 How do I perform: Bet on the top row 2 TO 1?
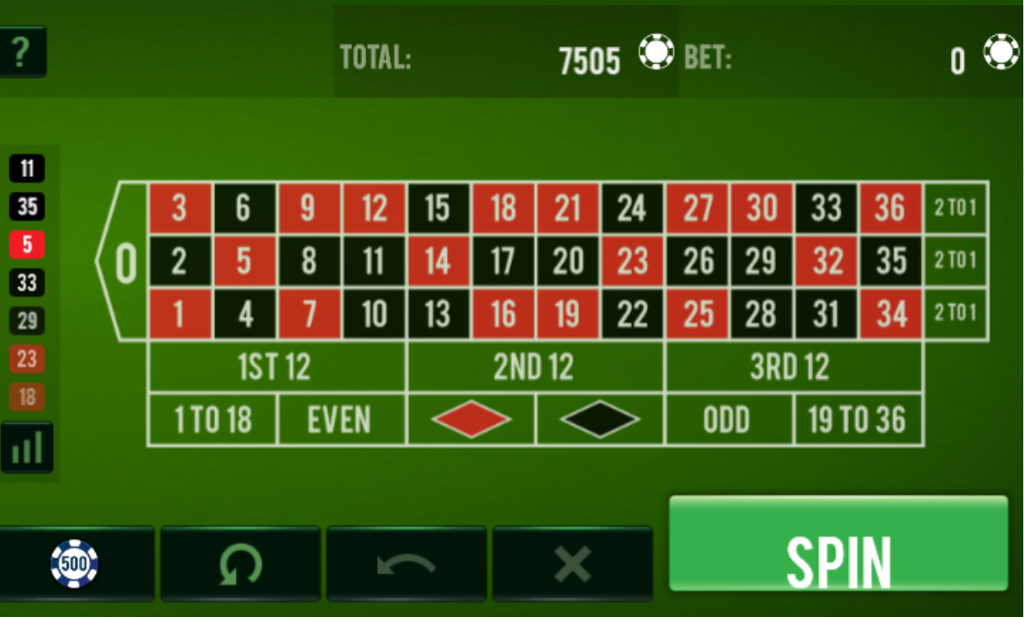955,209
